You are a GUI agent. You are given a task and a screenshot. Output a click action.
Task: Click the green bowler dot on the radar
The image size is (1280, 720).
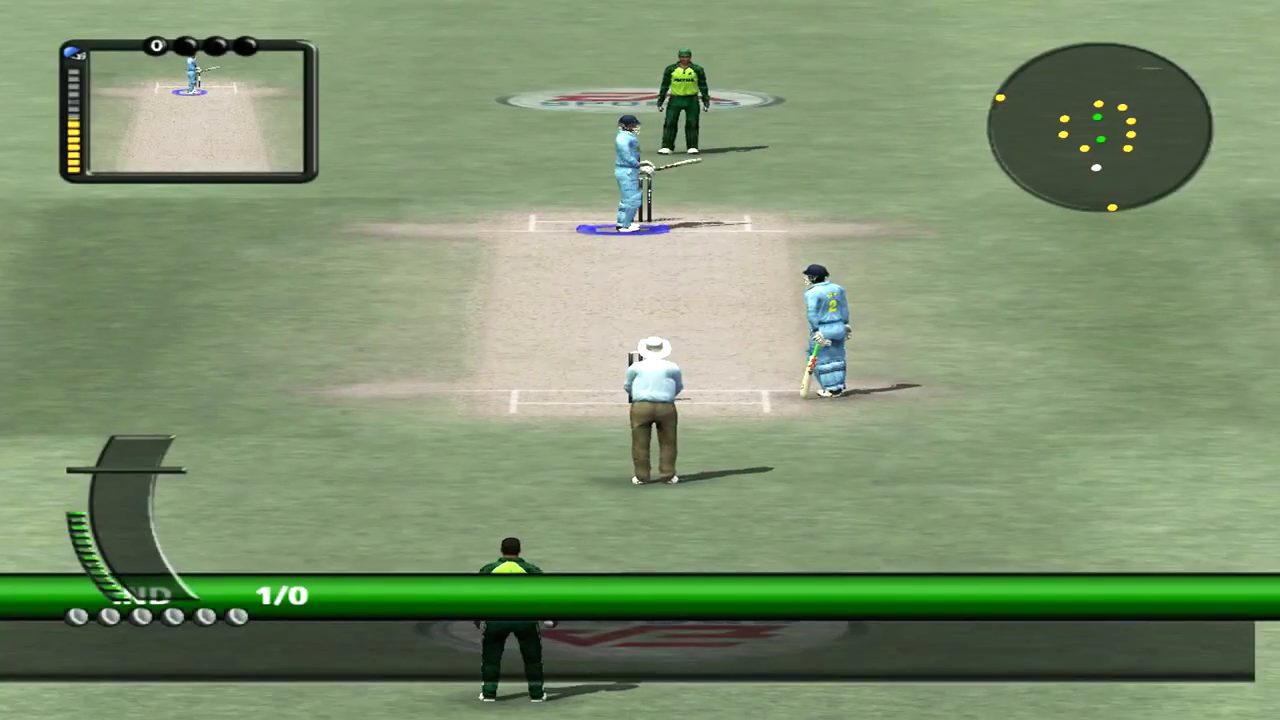1097,117
